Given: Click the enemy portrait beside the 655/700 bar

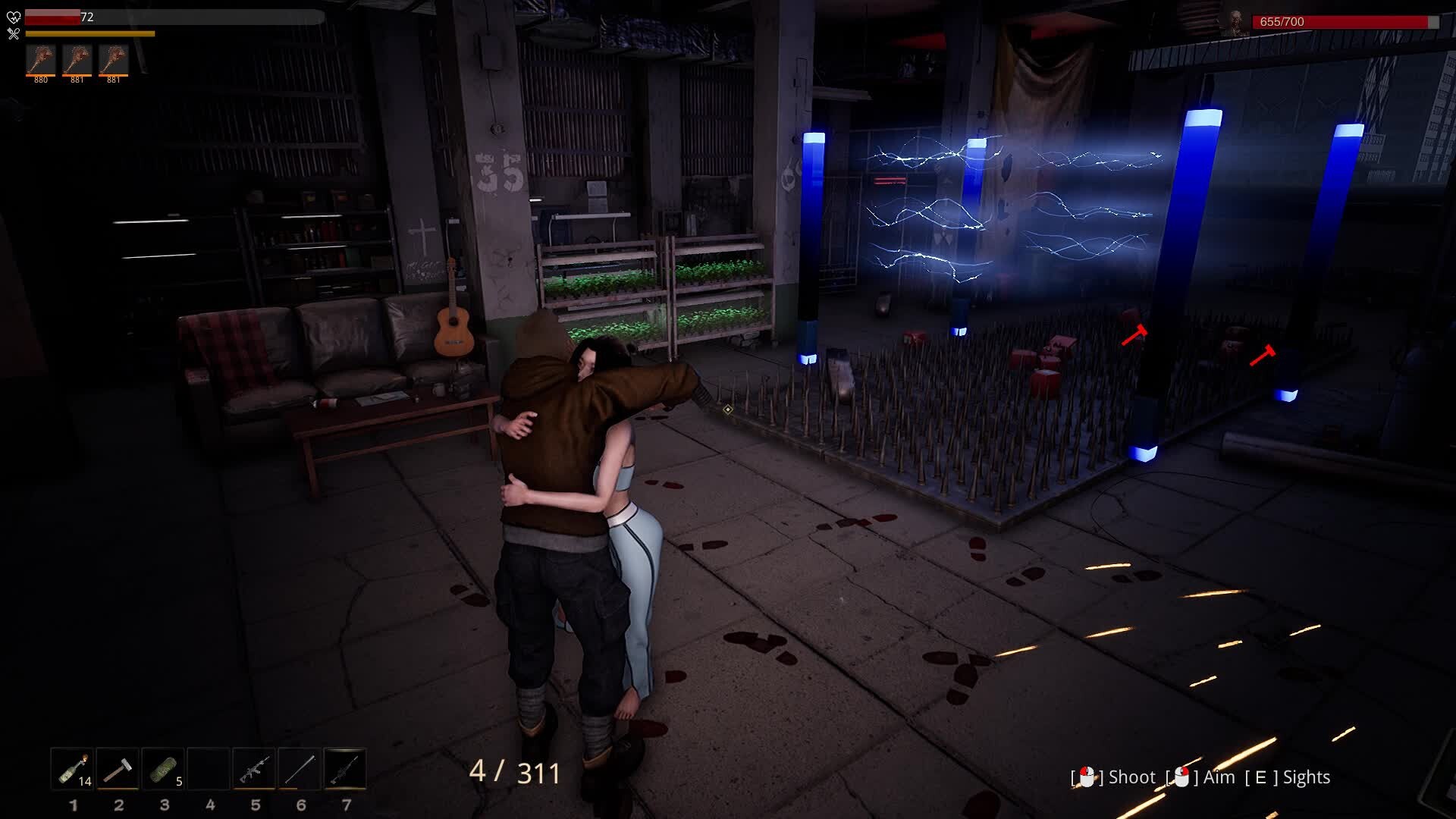Looking at the screenshot, I should point(1236,23).
